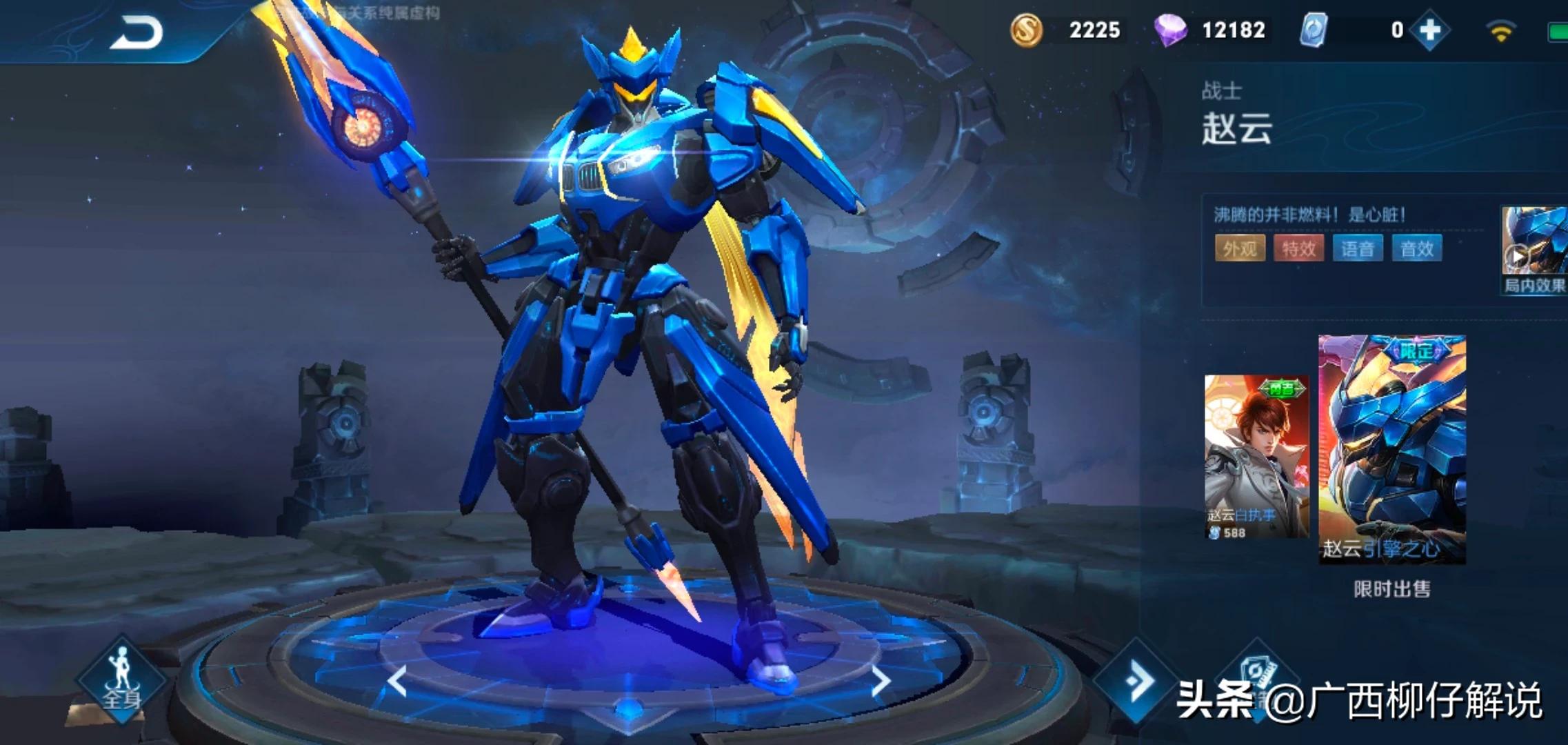The height and width of the screenshot is (745, 1568).
Task: Select the 音效 sound effects tag
Action: [1417, 248]
